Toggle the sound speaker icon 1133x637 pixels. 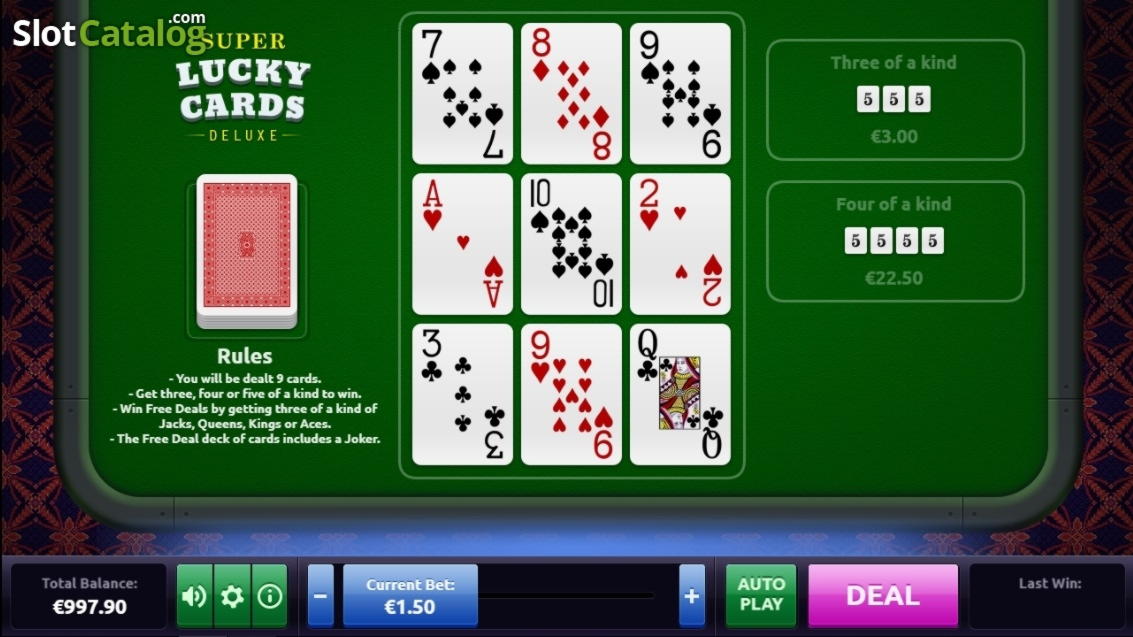click(194, 597)
